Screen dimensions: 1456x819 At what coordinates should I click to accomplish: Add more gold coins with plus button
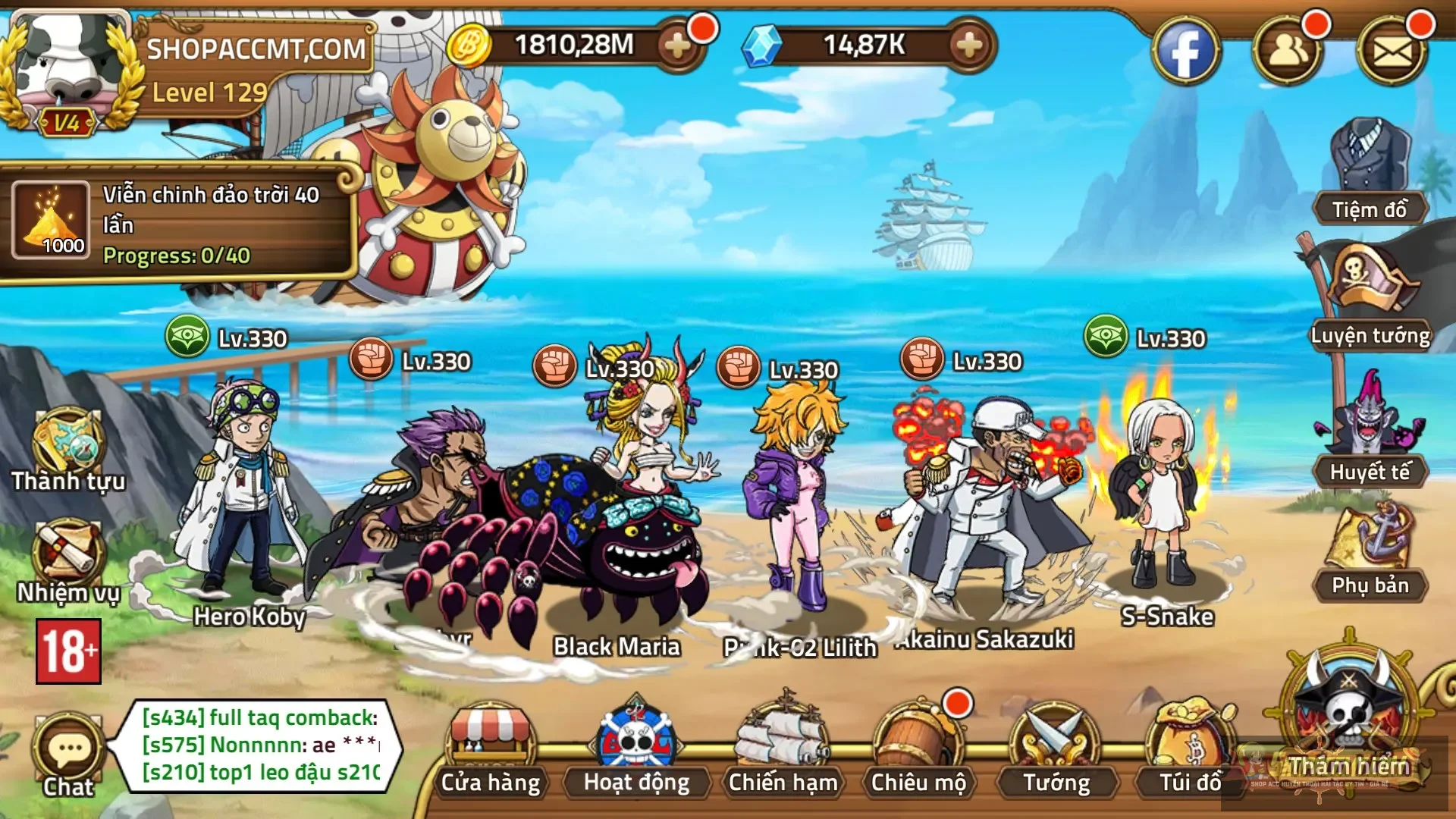click(677, 46)
